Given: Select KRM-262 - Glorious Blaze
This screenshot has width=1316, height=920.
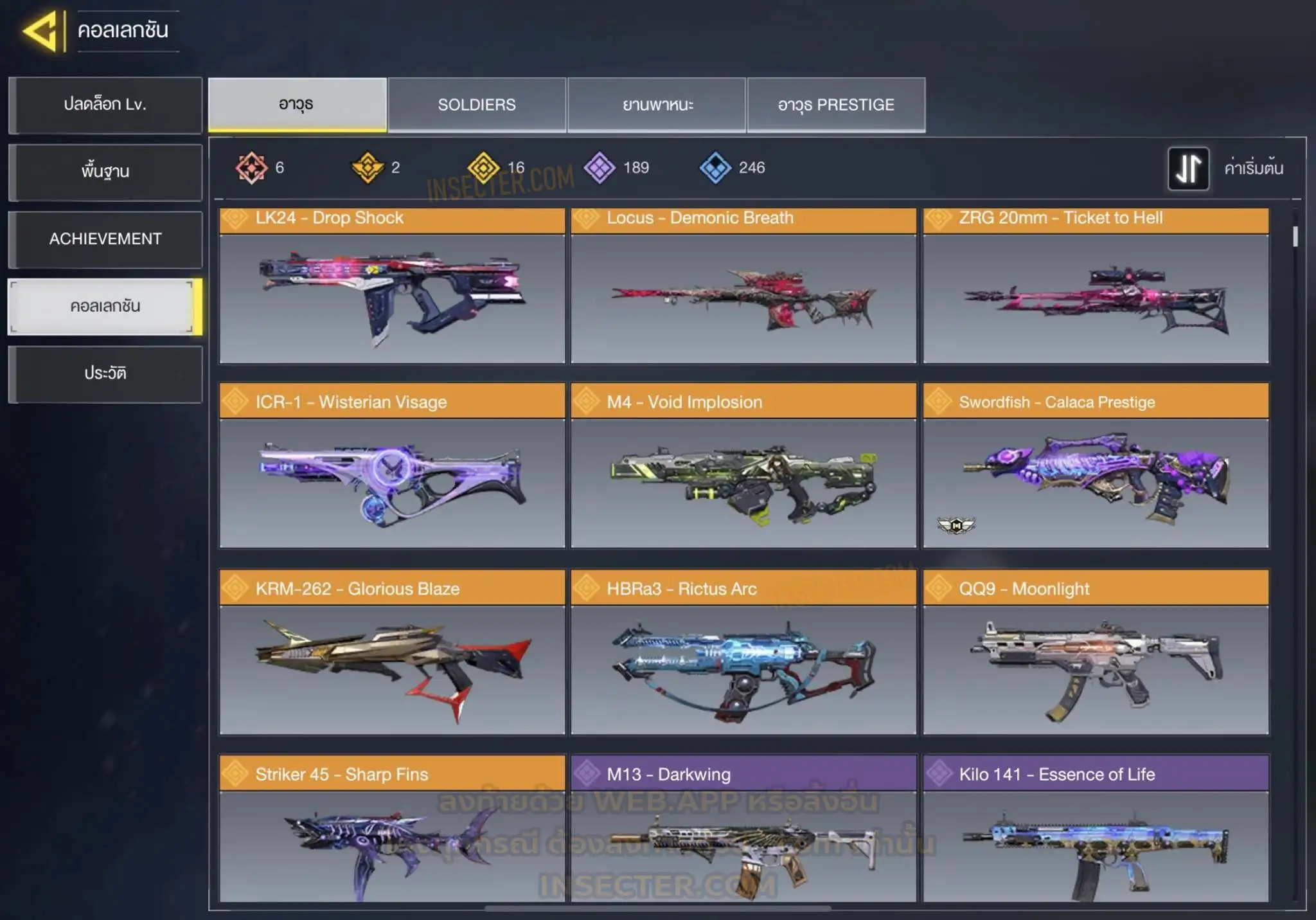Looking at the screenshot, I should tap(392, 653).
